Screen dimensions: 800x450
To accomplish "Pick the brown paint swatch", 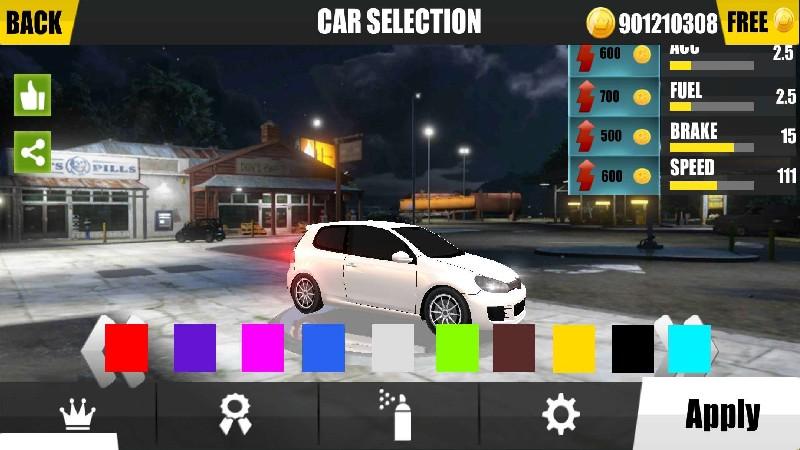I will [x=514, y=348].
